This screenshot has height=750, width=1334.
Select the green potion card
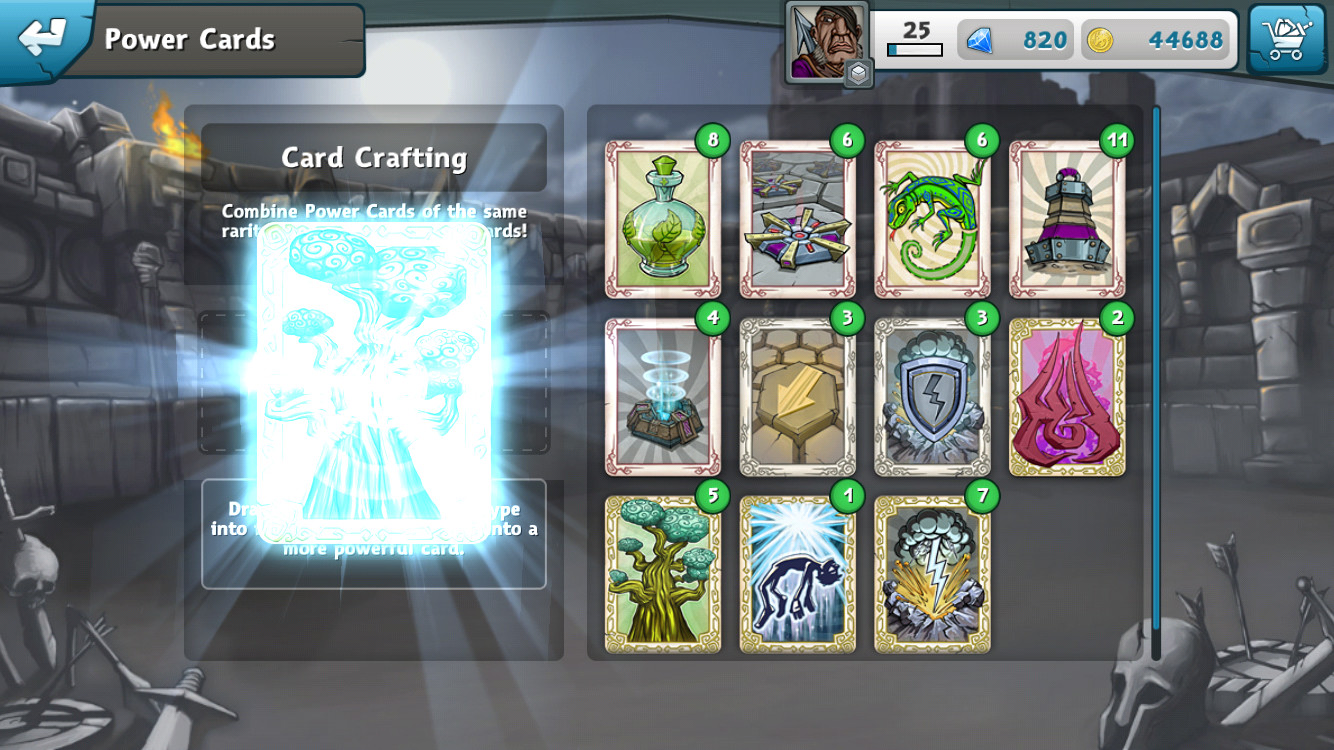point(662,218)
